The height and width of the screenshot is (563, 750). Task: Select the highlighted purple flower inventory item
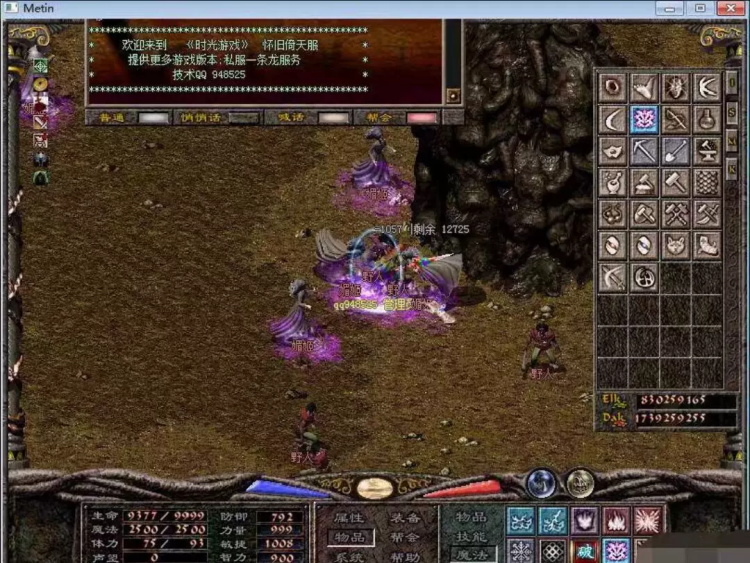pyautogui.click(x=645, y=119)
